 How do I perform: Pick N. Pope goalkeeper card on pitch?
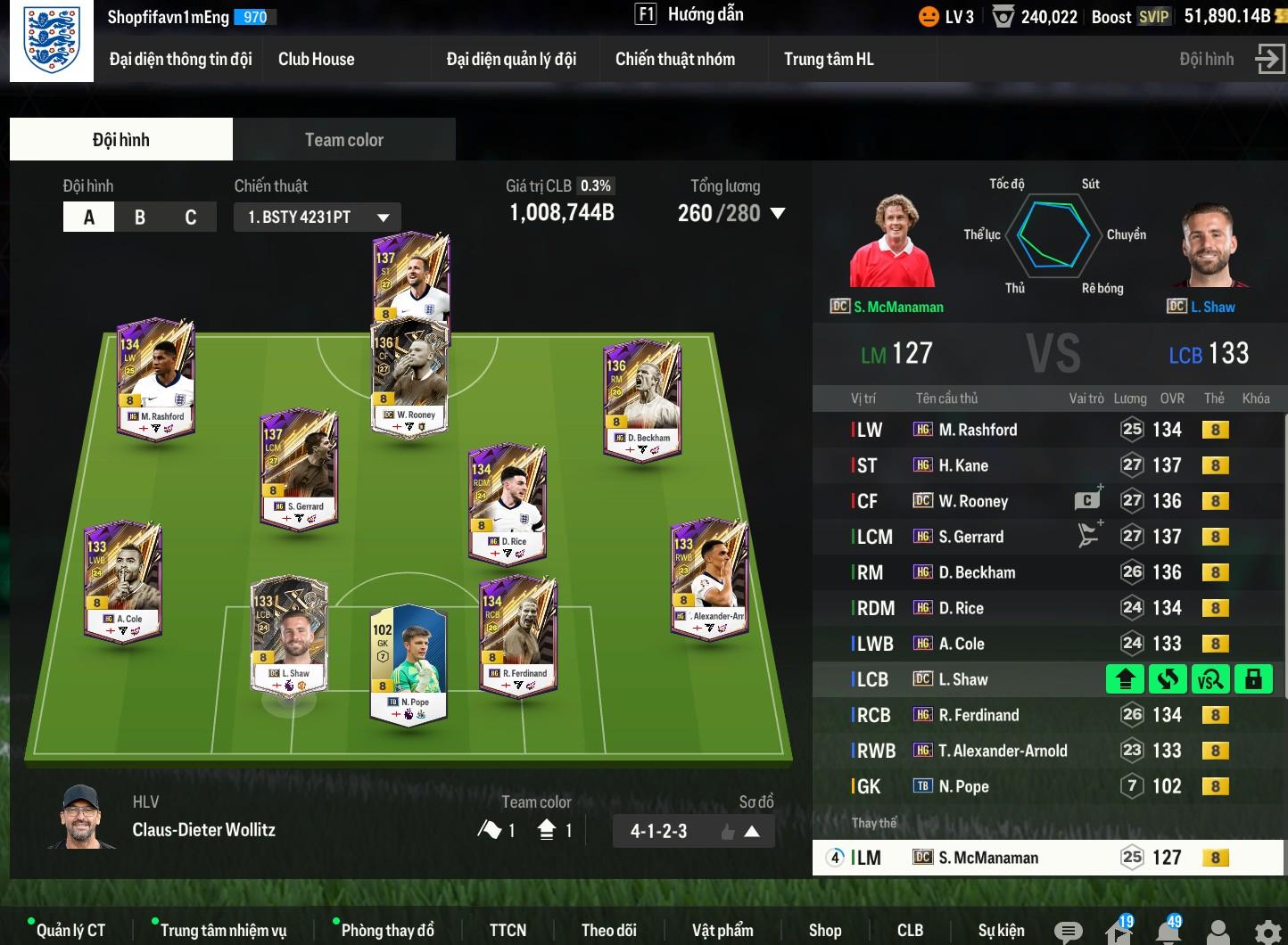408,664
